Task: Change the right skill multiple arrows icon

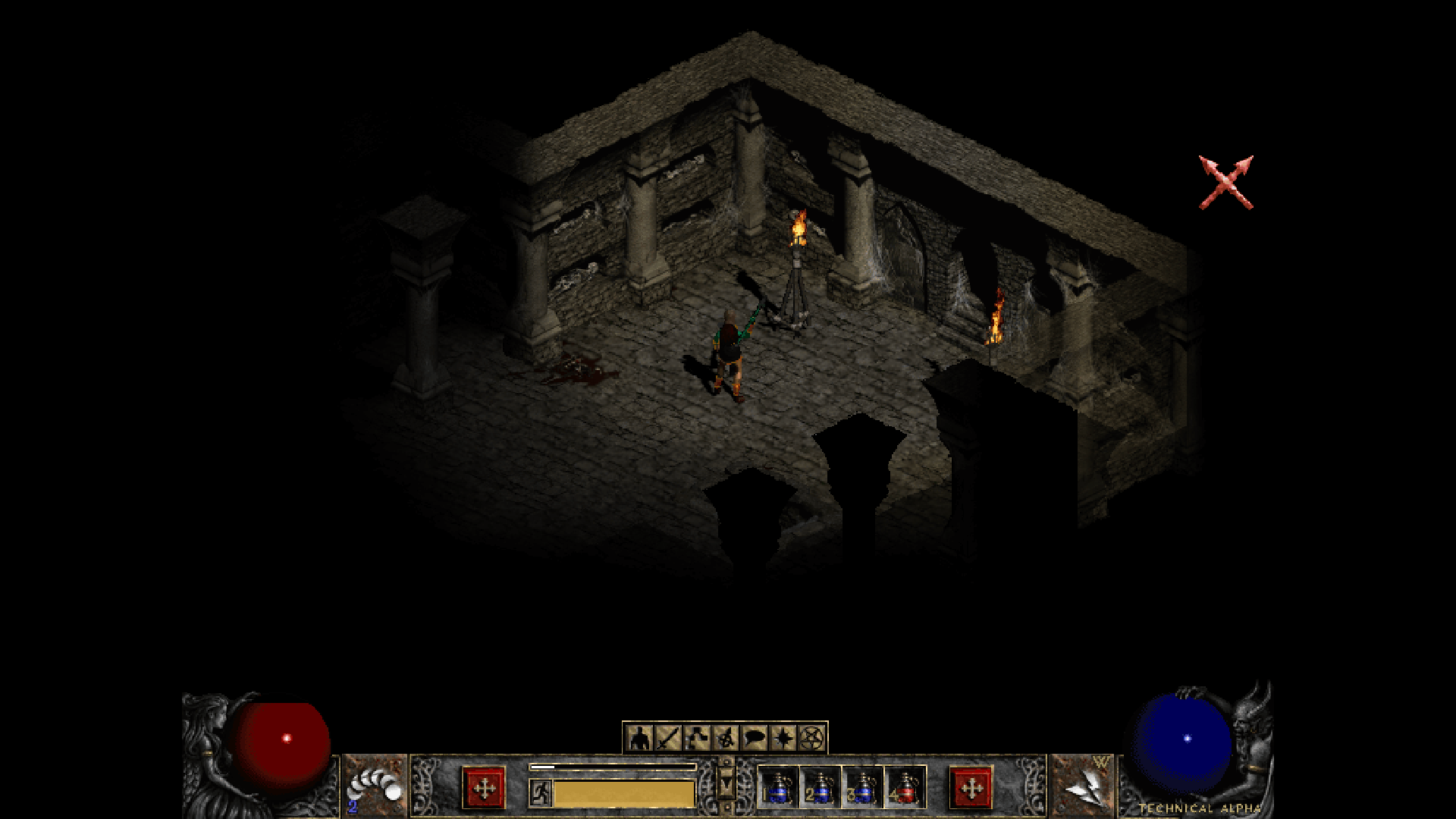Action: click(x=1083, y=786)
